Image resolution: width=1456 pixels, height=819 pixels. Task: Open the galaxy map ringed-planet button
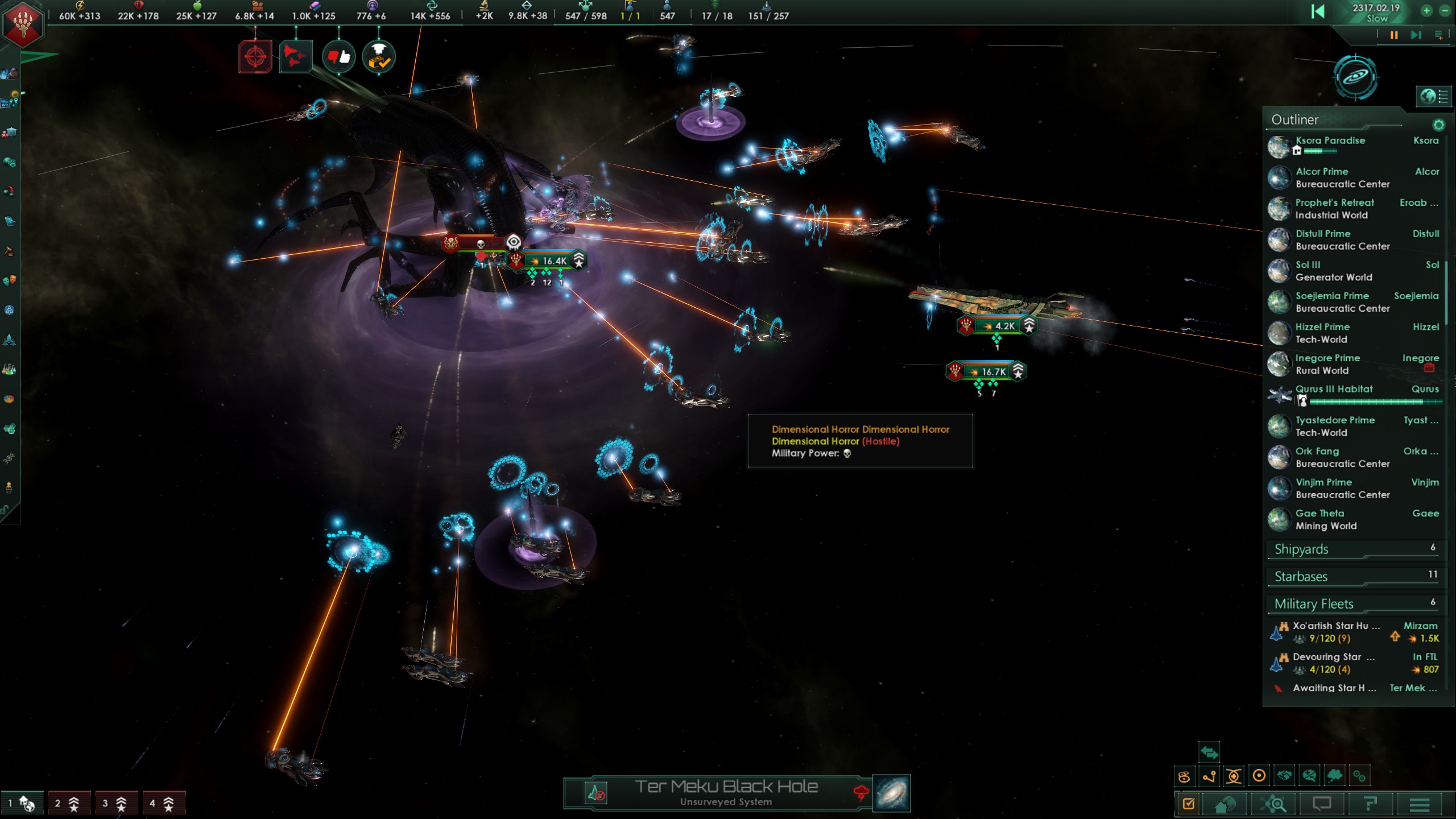pyautogui.click(x=1356, y=77)
